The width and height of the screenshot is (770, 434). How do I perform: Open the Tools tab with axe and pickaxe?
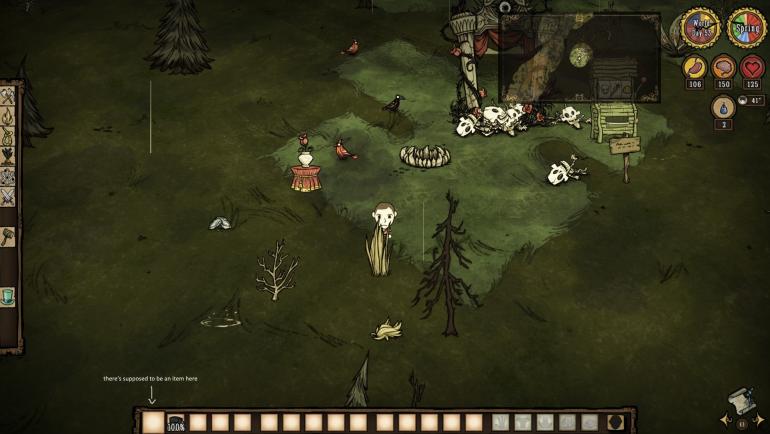point(7,96)
